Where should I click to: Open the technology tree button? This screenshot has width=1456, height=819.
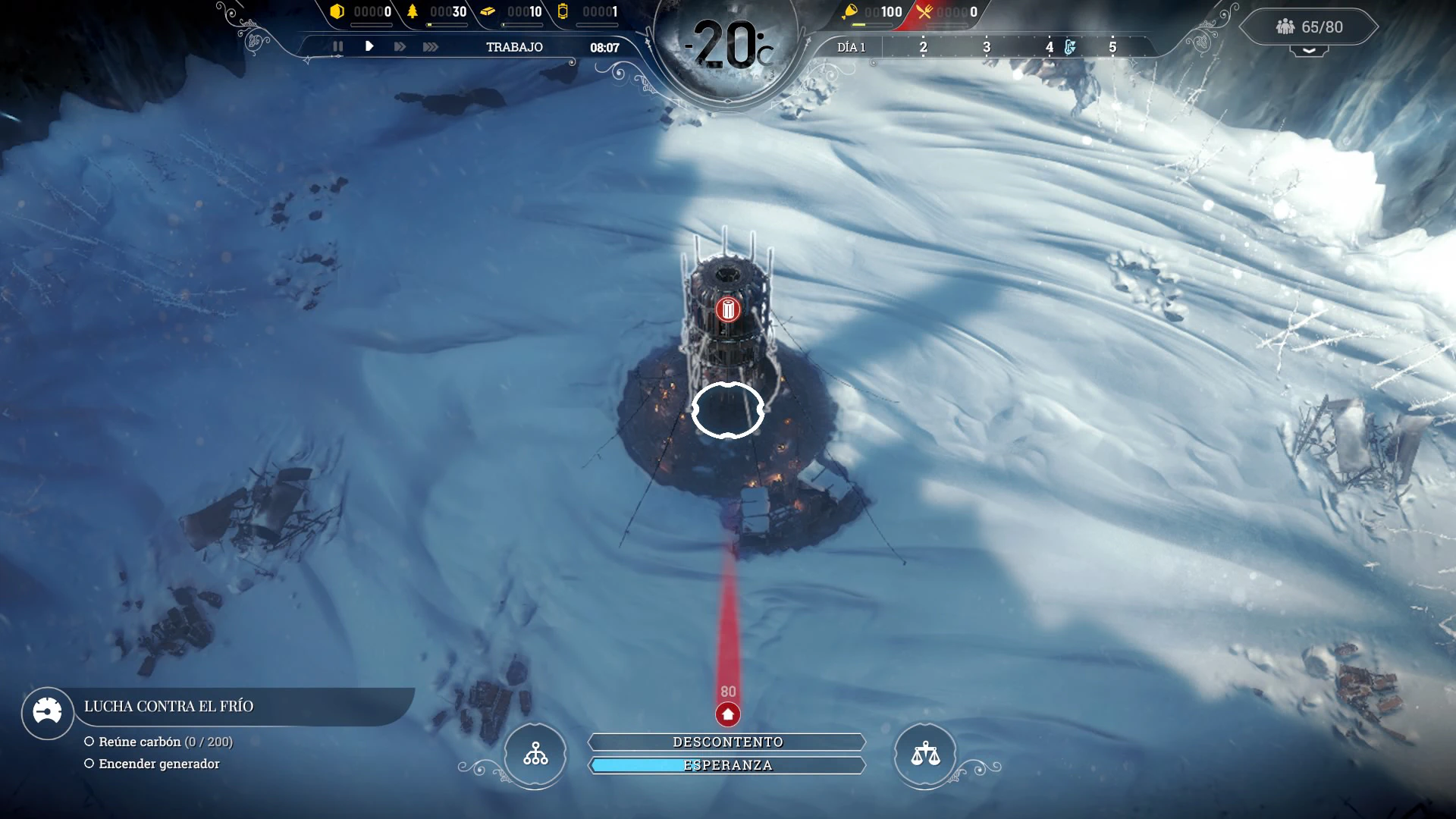(x=535, y=755)
